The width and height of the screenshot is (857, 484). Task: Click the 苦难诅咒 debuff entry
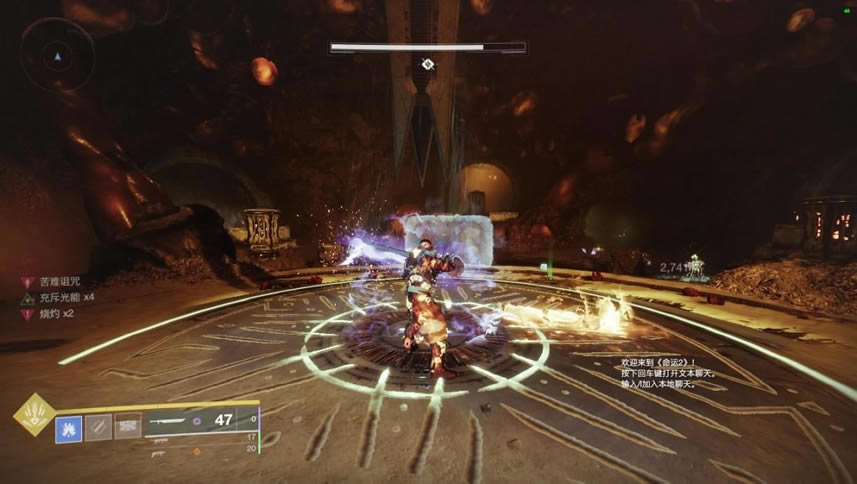55,283
